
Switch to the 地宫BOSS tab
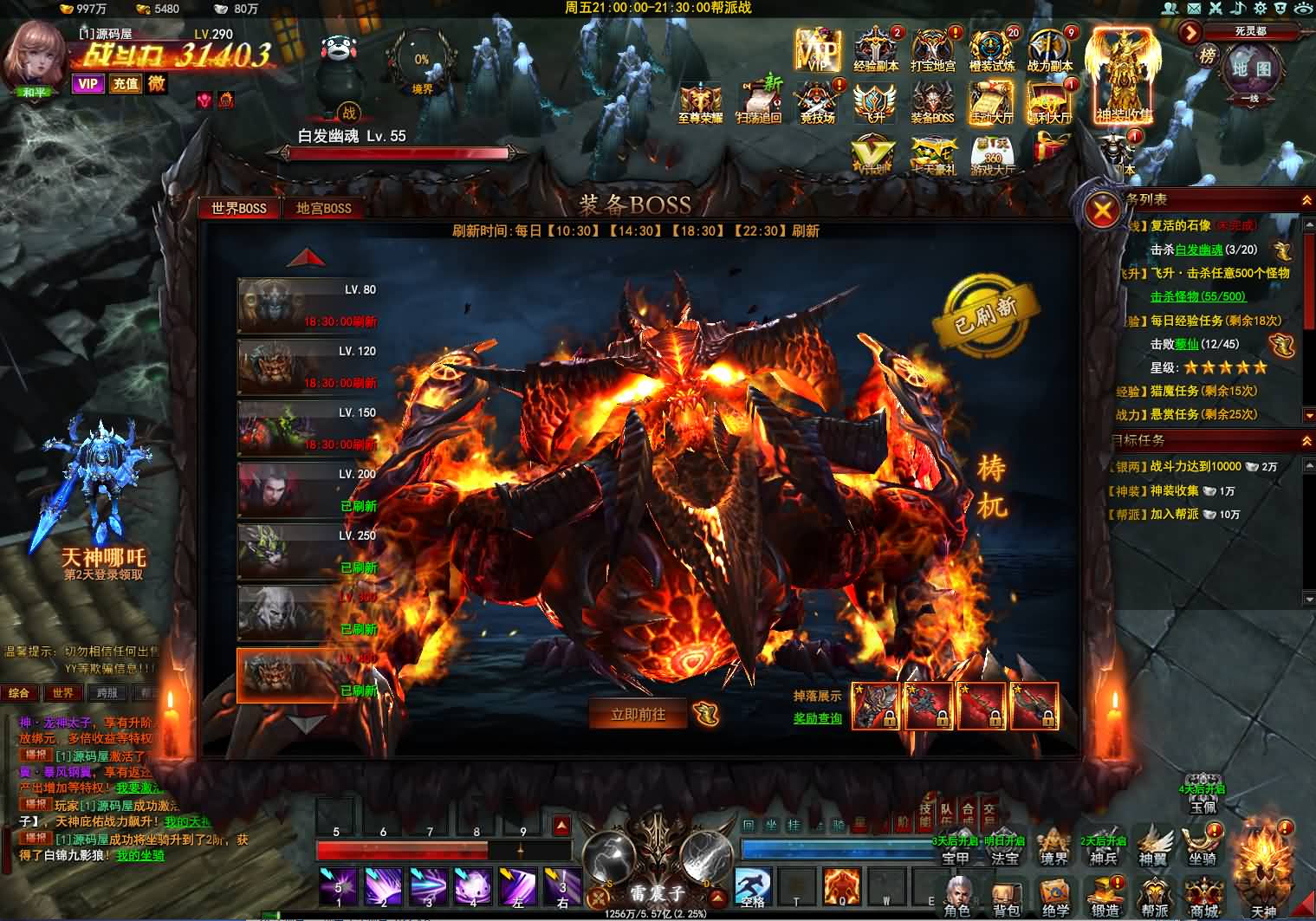[323, 209]
